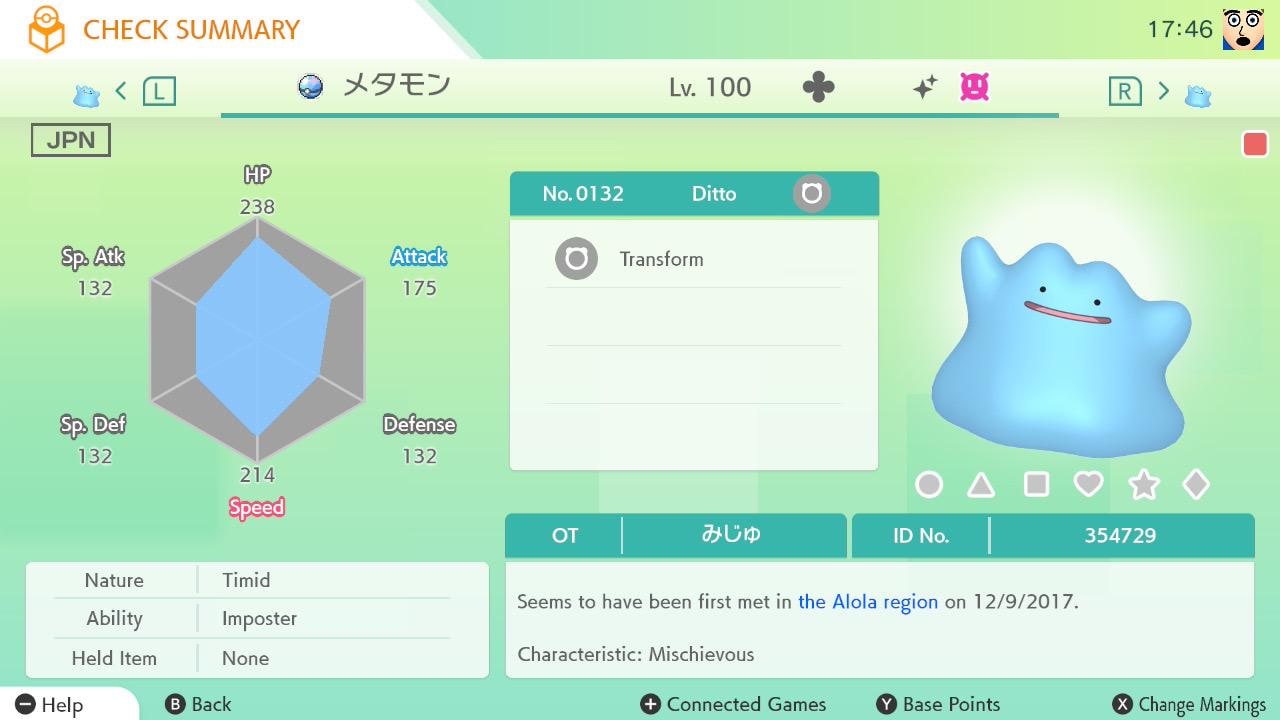Switch to Base Points view
Image resolution: width=1280 pixels, height=720 pixels.
pyautogui.click(x=937, y=704)
